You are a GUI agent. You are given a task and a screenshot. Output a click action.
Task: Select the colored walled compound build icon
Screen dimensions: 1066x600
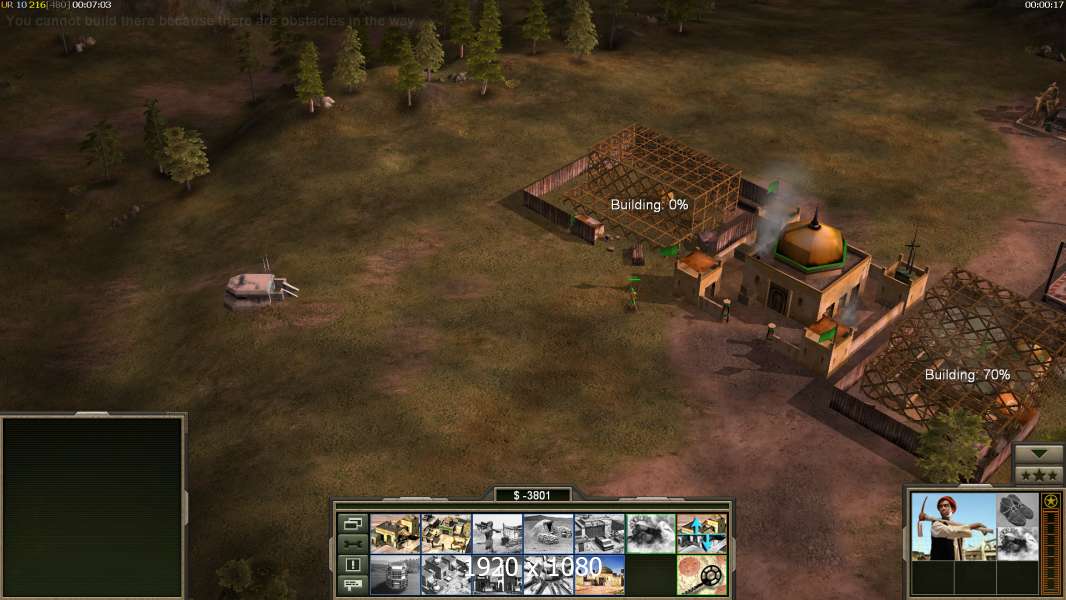click(x=446, y=534)
